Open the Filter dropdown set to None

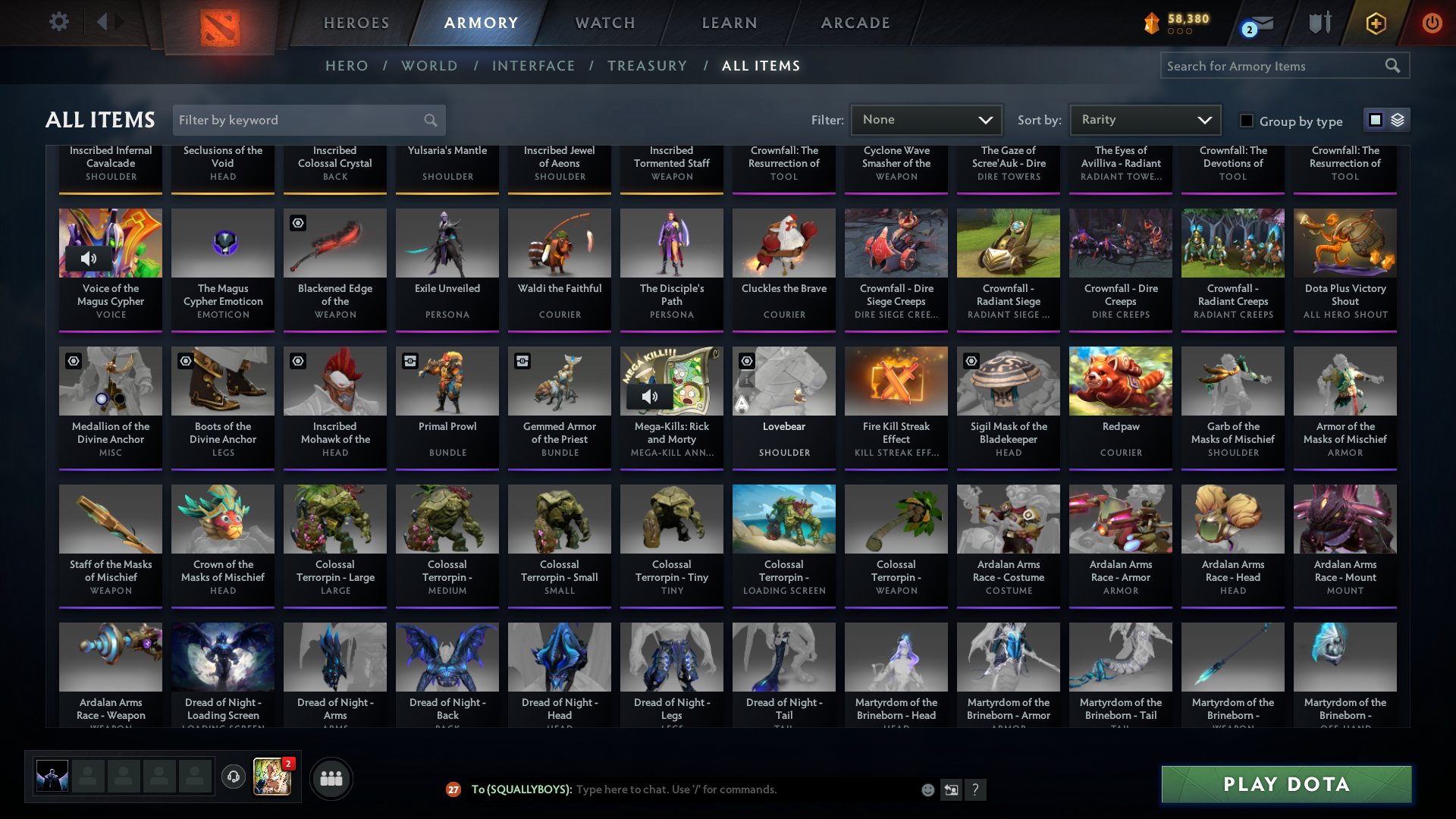pyautogui.click(x=926, y=120)
